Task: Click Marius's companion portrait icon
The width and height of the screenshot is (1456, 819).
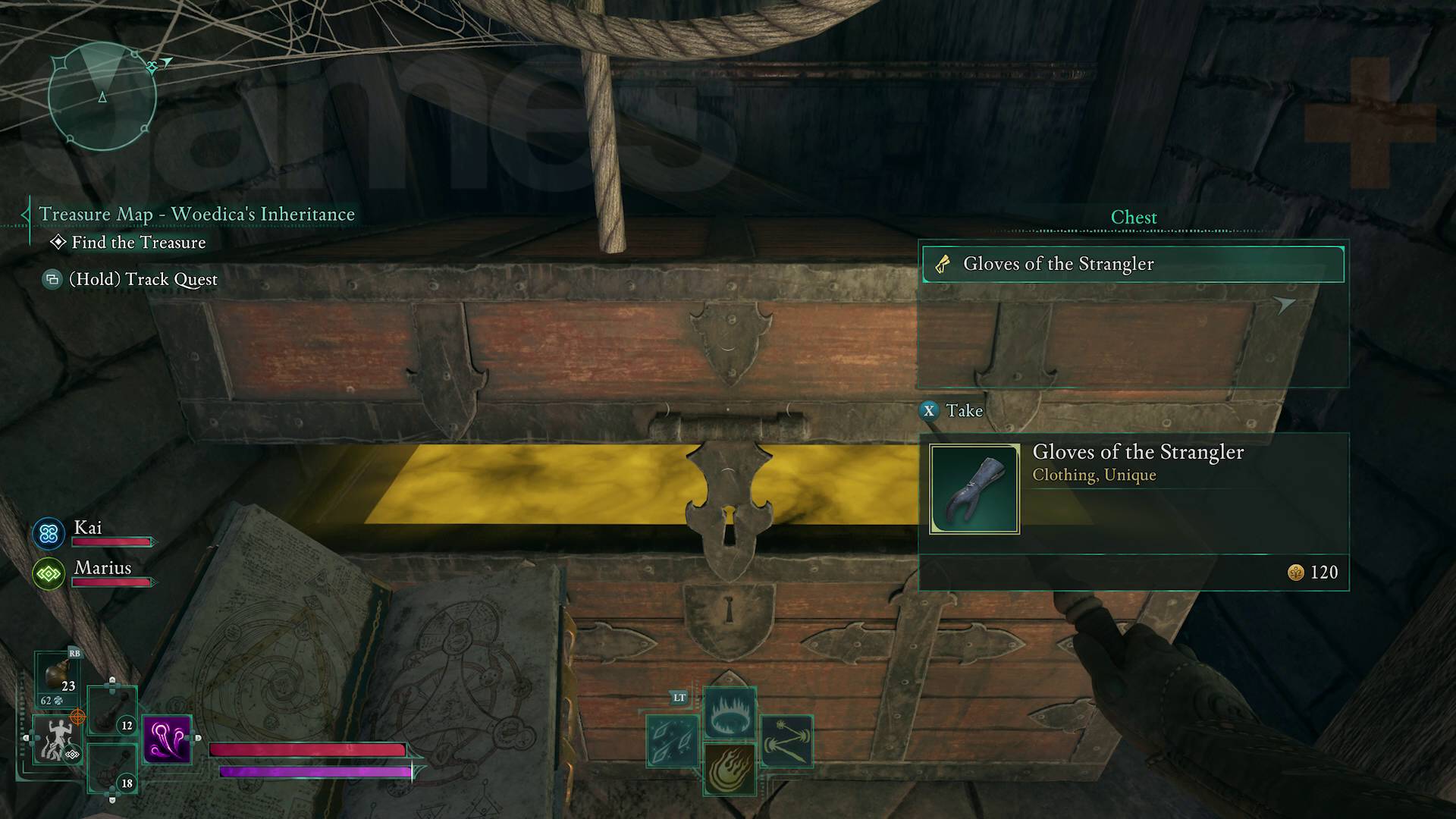Action: 49,574
